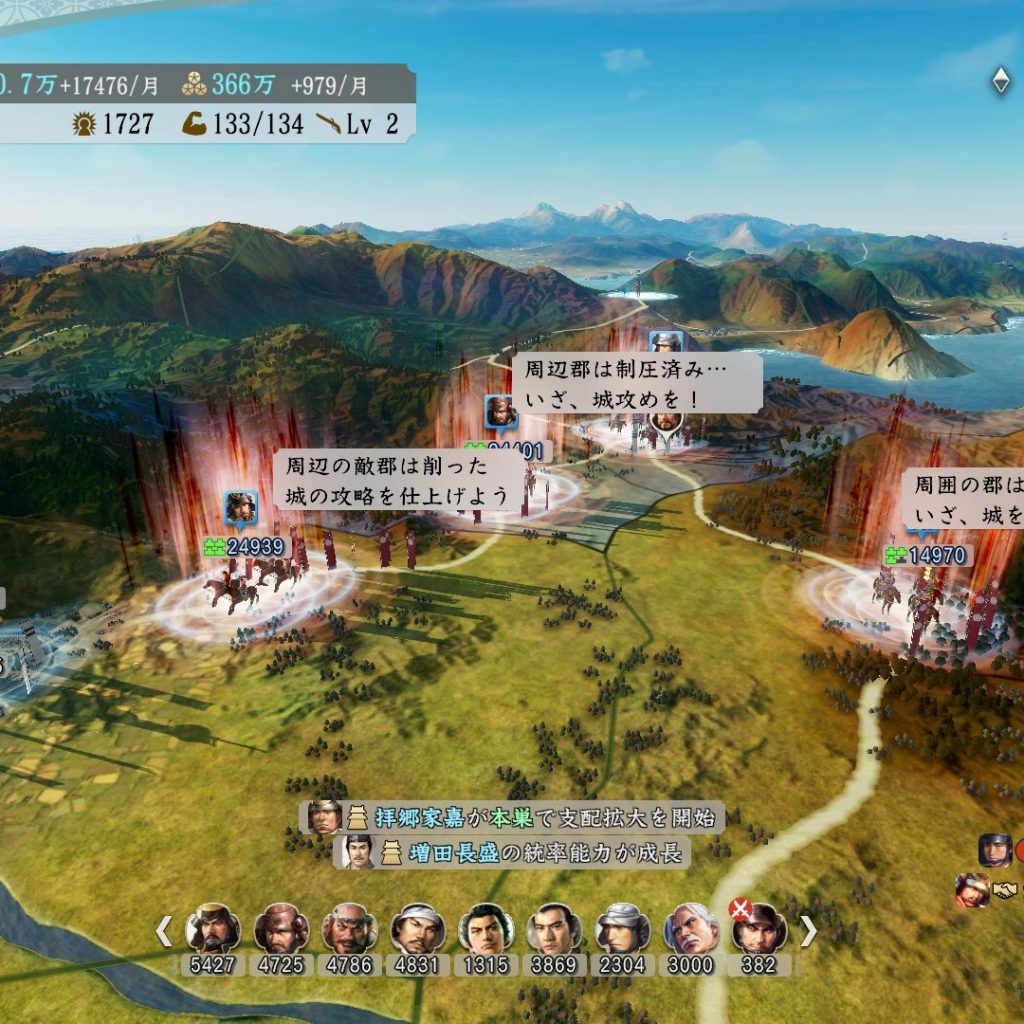1024x1024 pixels.
Task: Pick the officer portrait with 4831 troops
Action: click(x=417, y=929)
